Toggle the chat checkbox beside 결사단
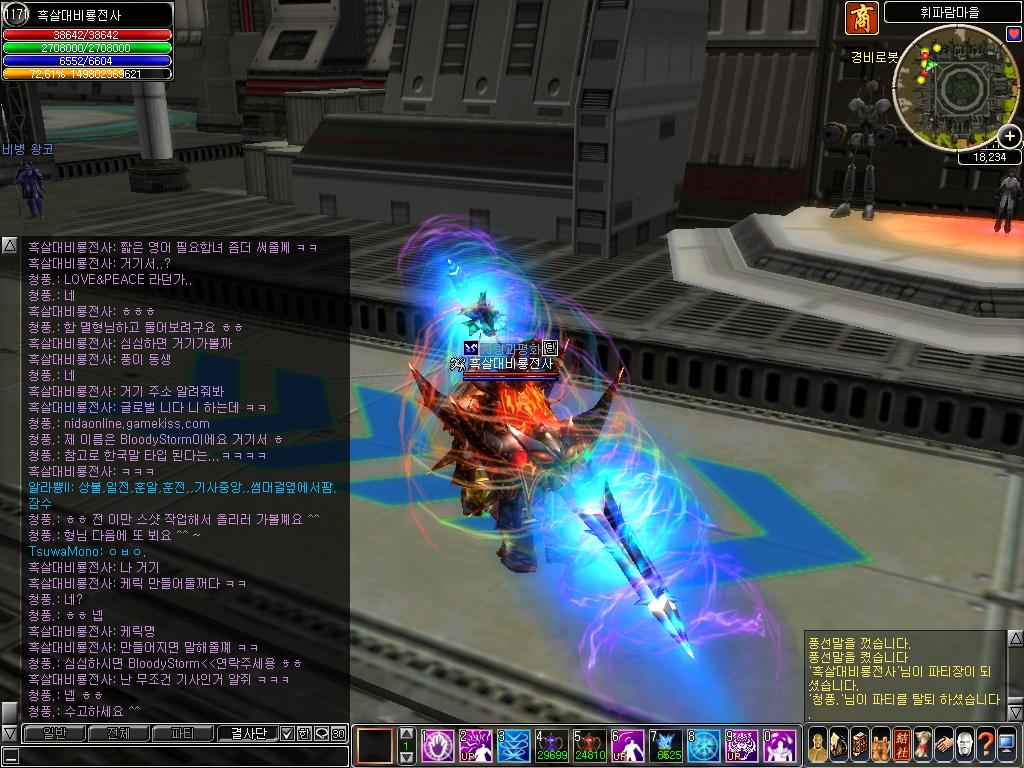The width and height of the screenshot is (1024, 768). pos(288,734)
